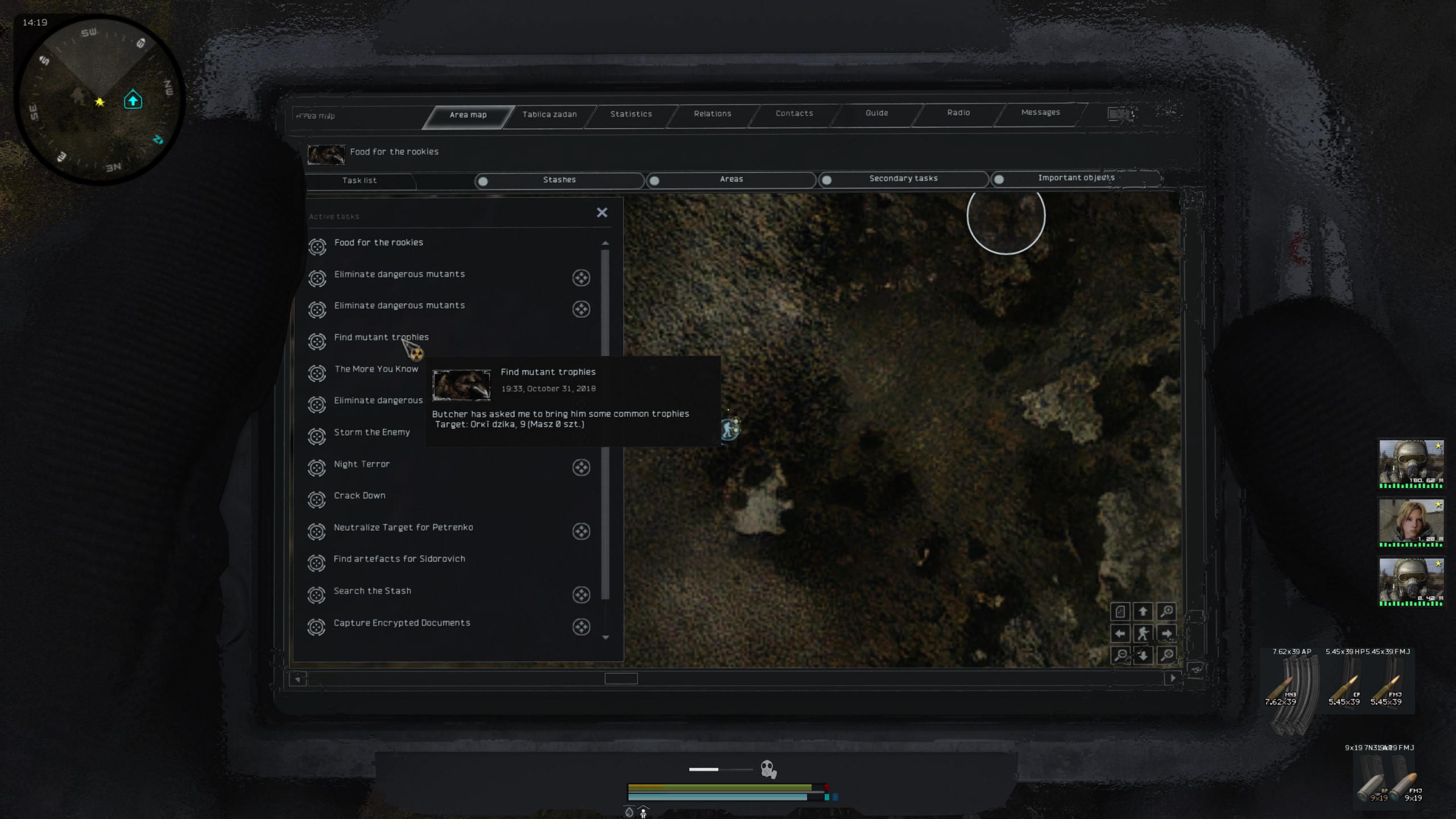The height and width of the screenshot is (819, 1456).
Task: Toggle Important objects map filter
Action: (x=999, y=180)
